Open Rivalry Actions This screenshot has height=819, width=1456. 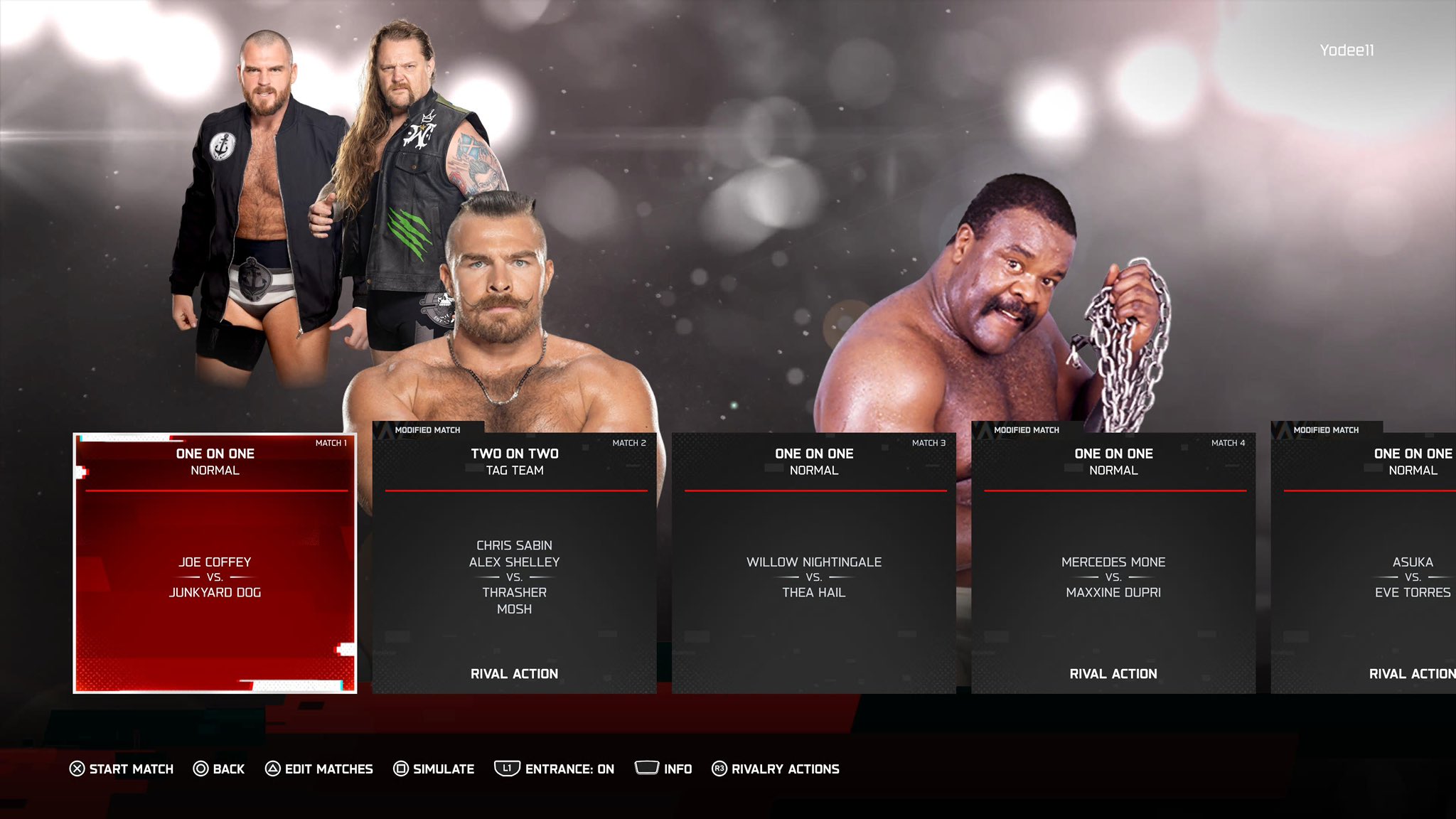tap(776, 769)
